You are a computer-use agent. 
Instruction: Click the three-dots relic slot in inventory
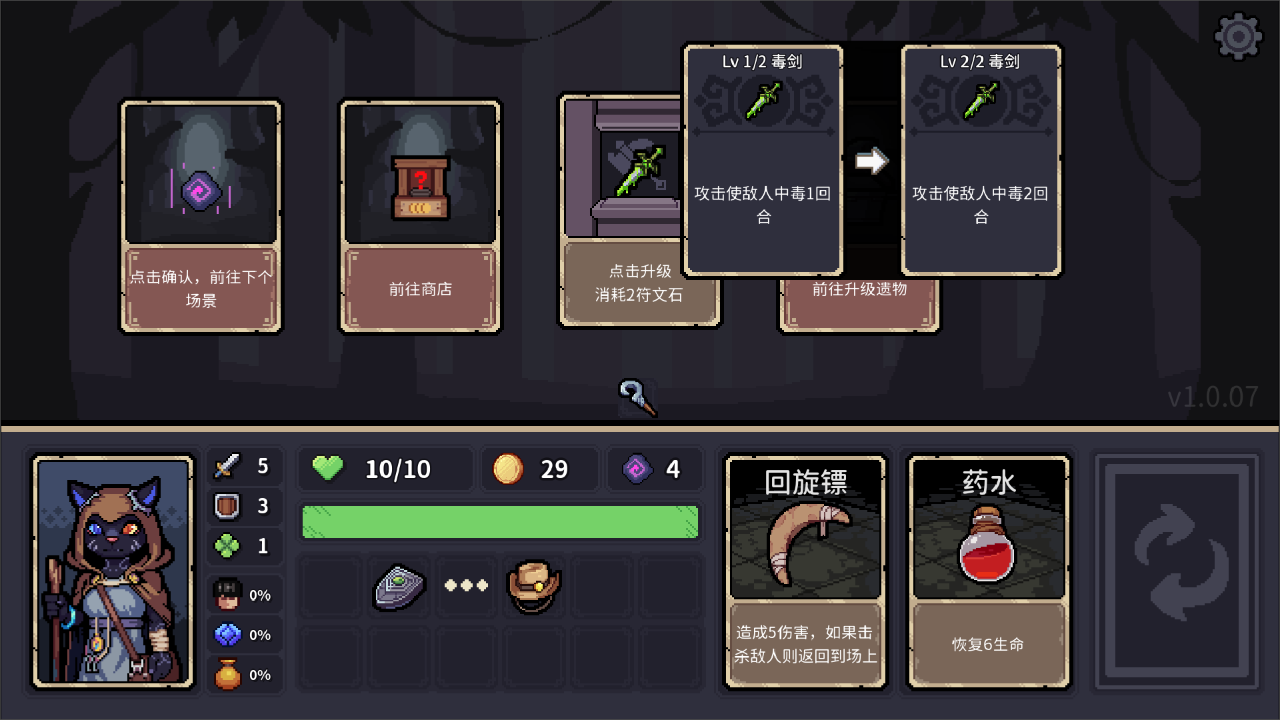click(466, 586)
